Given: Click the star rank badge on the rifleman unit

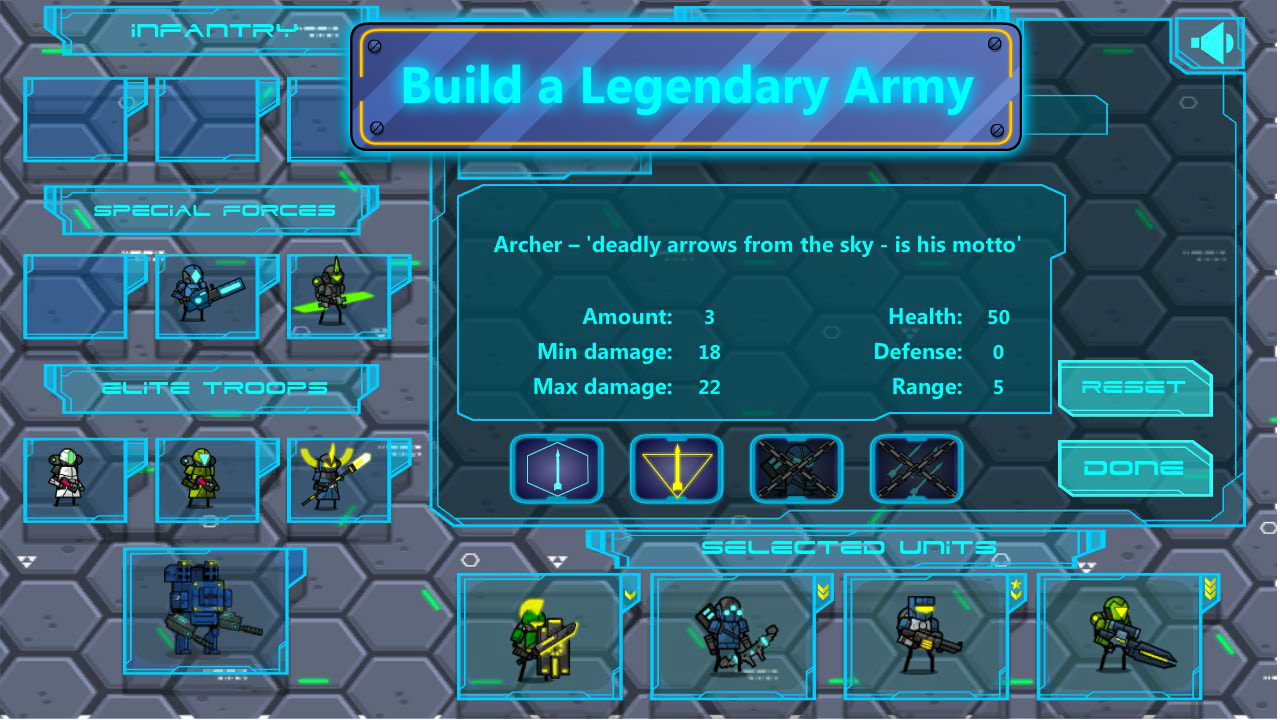Looking at the screenshot, I should click(1017, 585).
